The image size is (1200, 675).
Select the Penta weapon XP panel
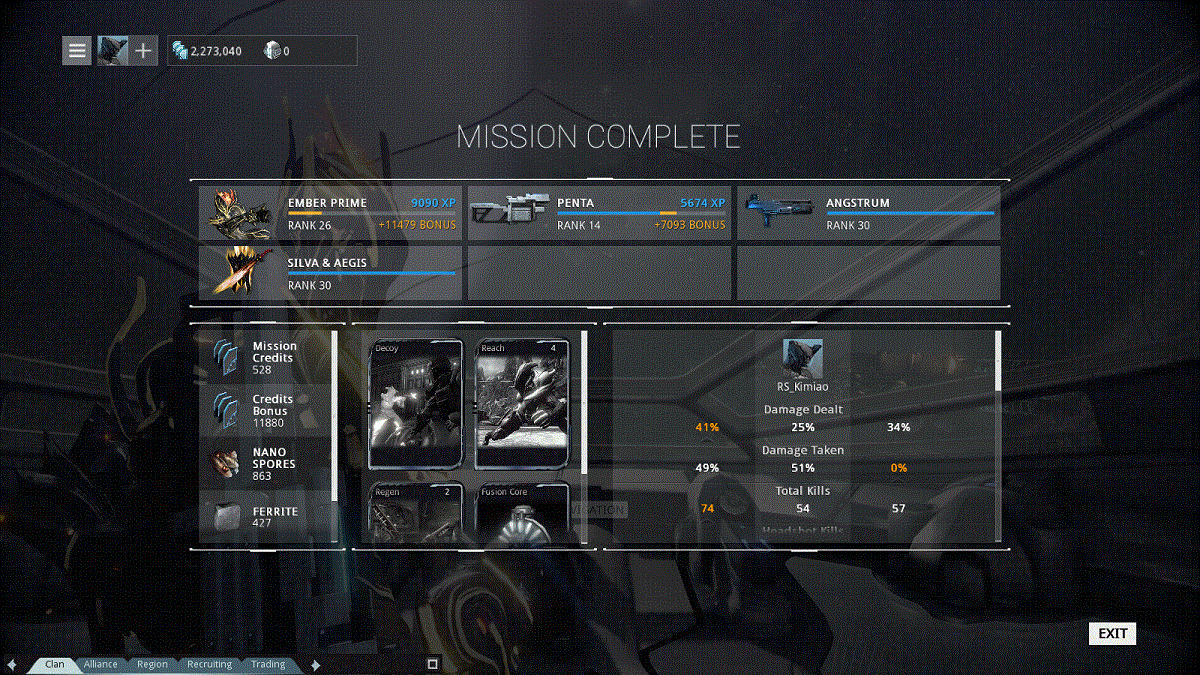click(x=599, y=213)
